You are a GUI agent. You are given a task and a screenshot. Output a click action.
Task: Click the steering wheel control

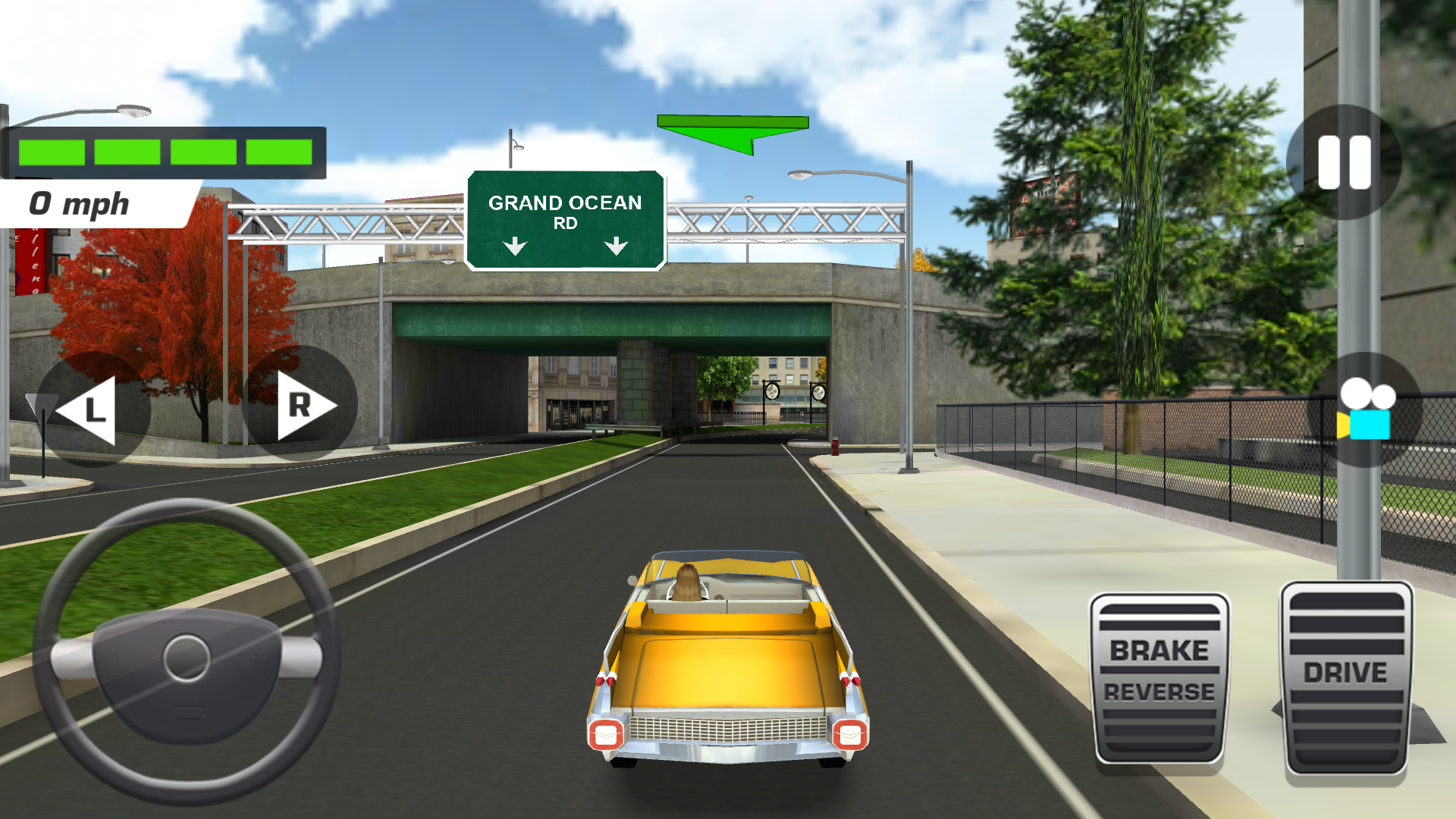tap(187, 653)
